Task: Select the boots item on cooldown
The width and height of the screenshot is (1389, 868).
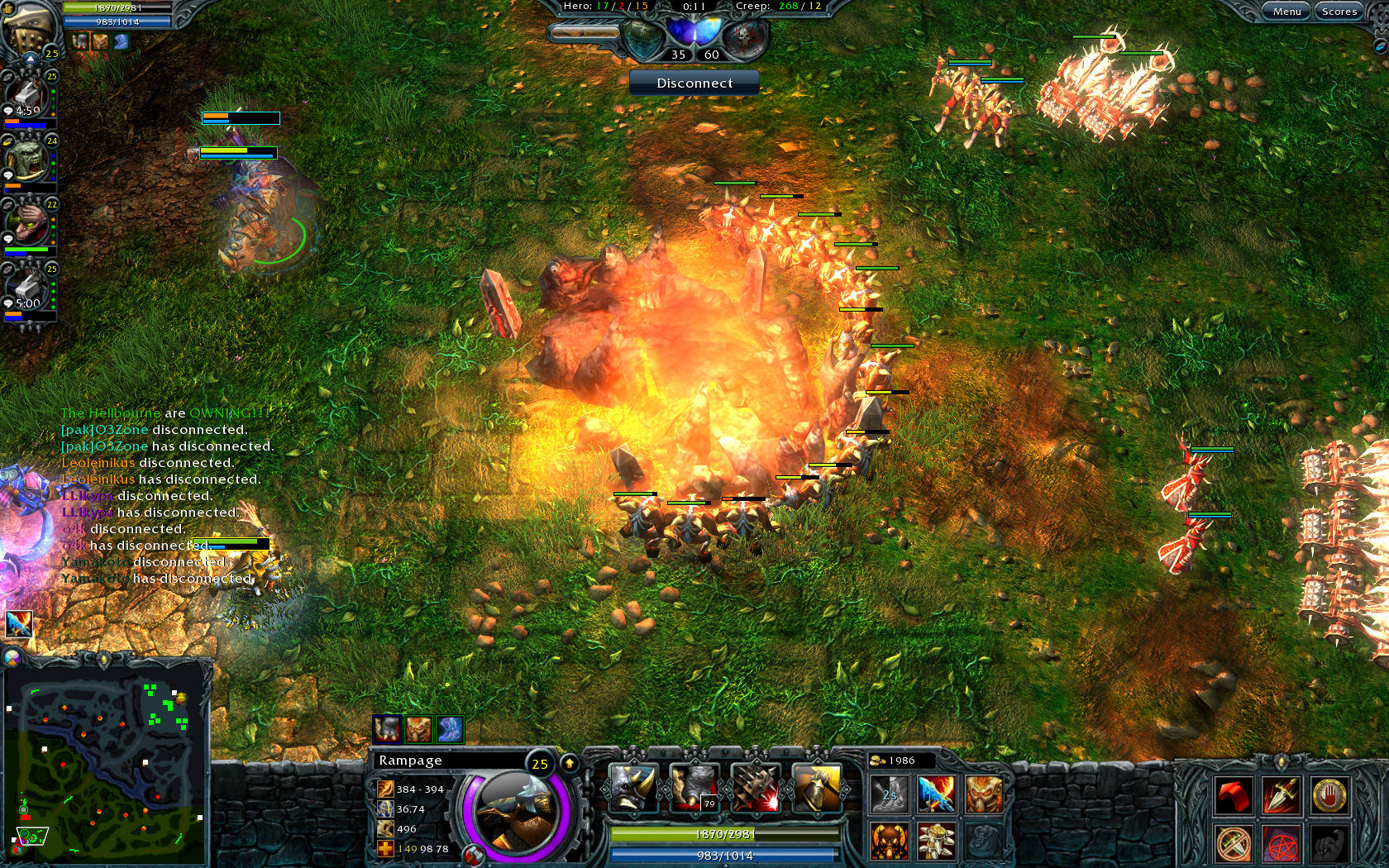Action: tap(890, 794)
